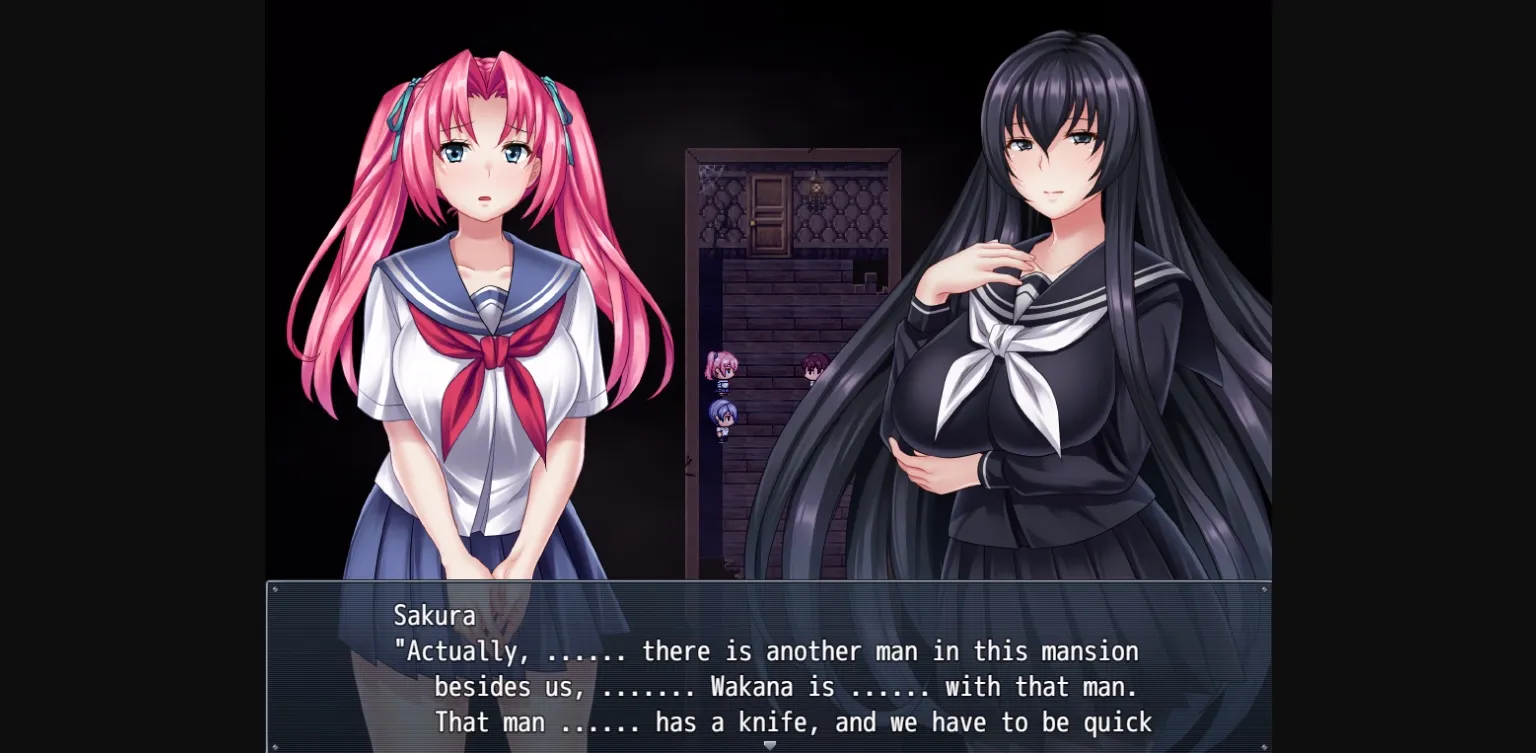Click the top border of the dialogue window frame

coord(770,583)
